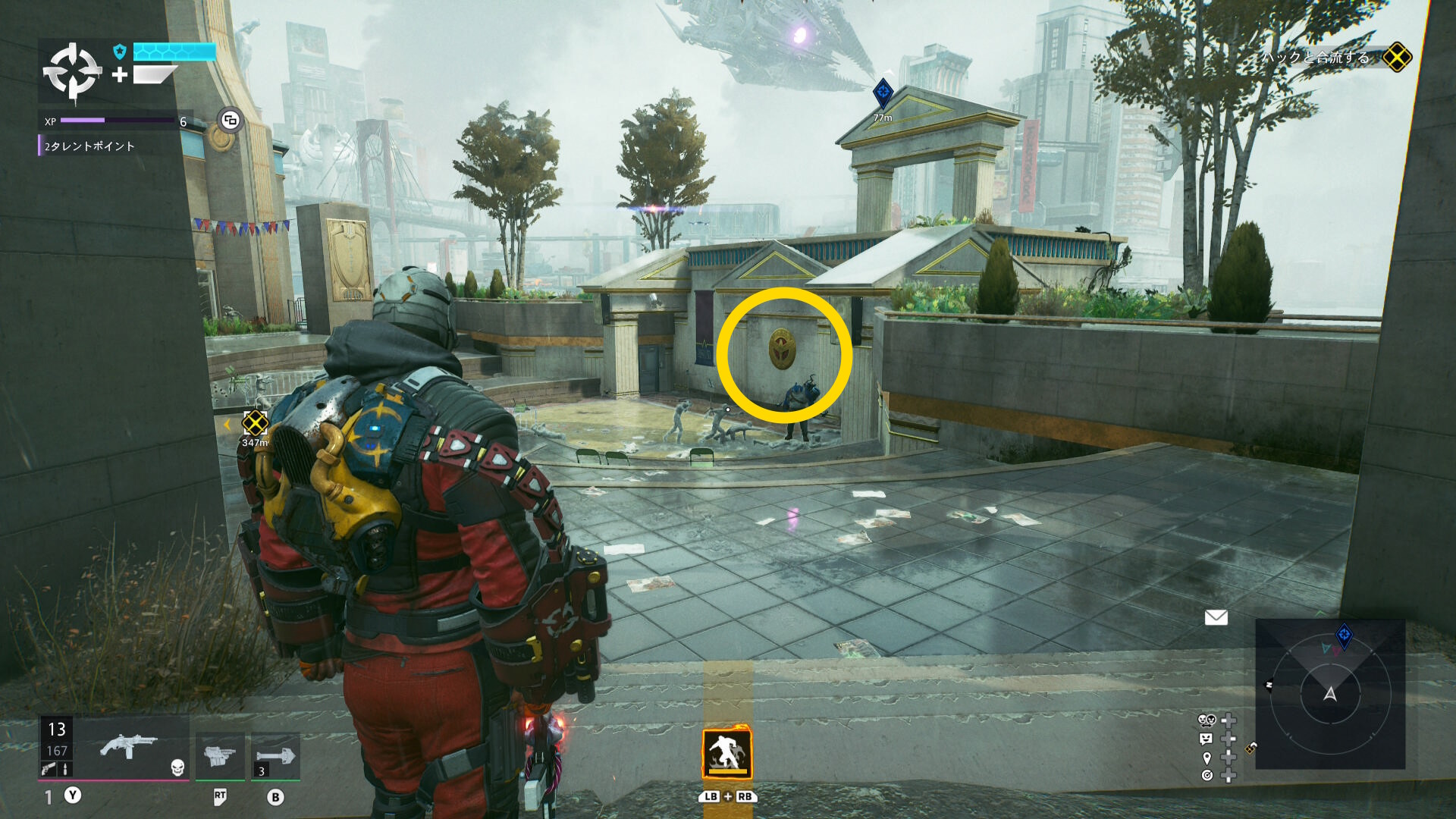Select the wrist cannon weapon slot
Viewport: 1456px width, 819px height.
coord(220,755)
